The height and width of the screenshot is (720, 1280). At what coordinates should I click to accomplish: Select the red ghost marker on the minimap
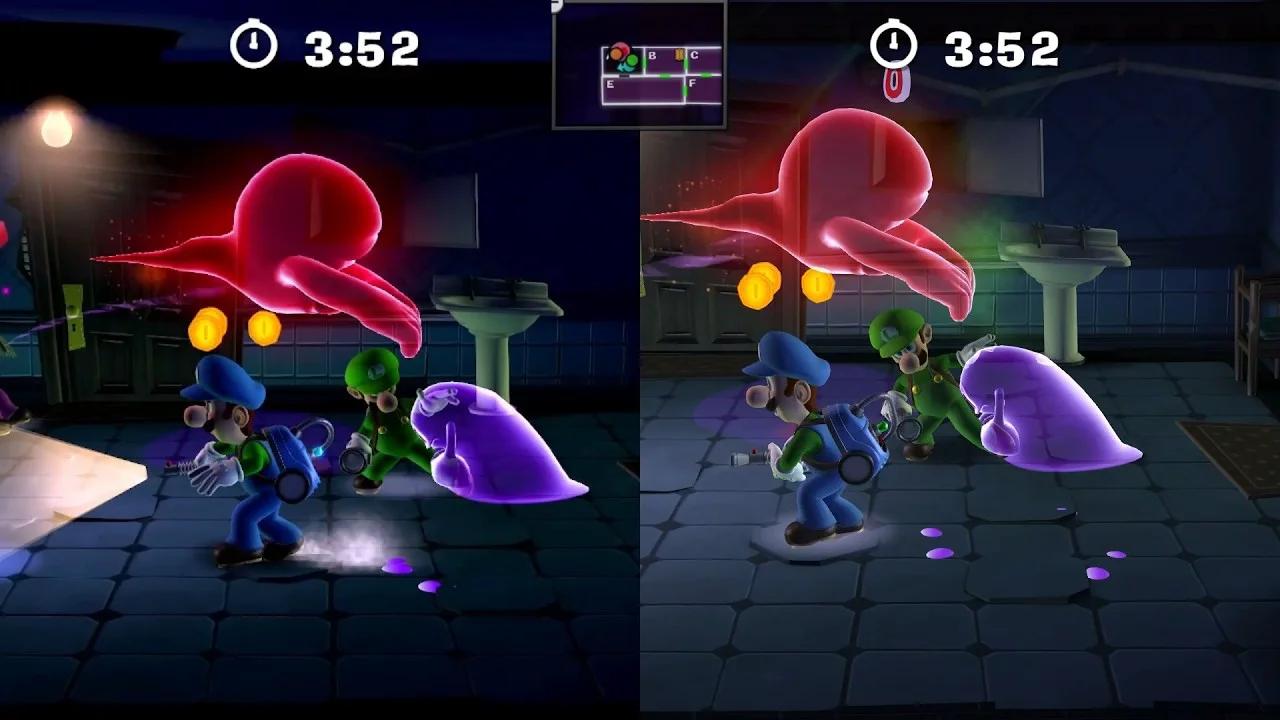(623, 48)
